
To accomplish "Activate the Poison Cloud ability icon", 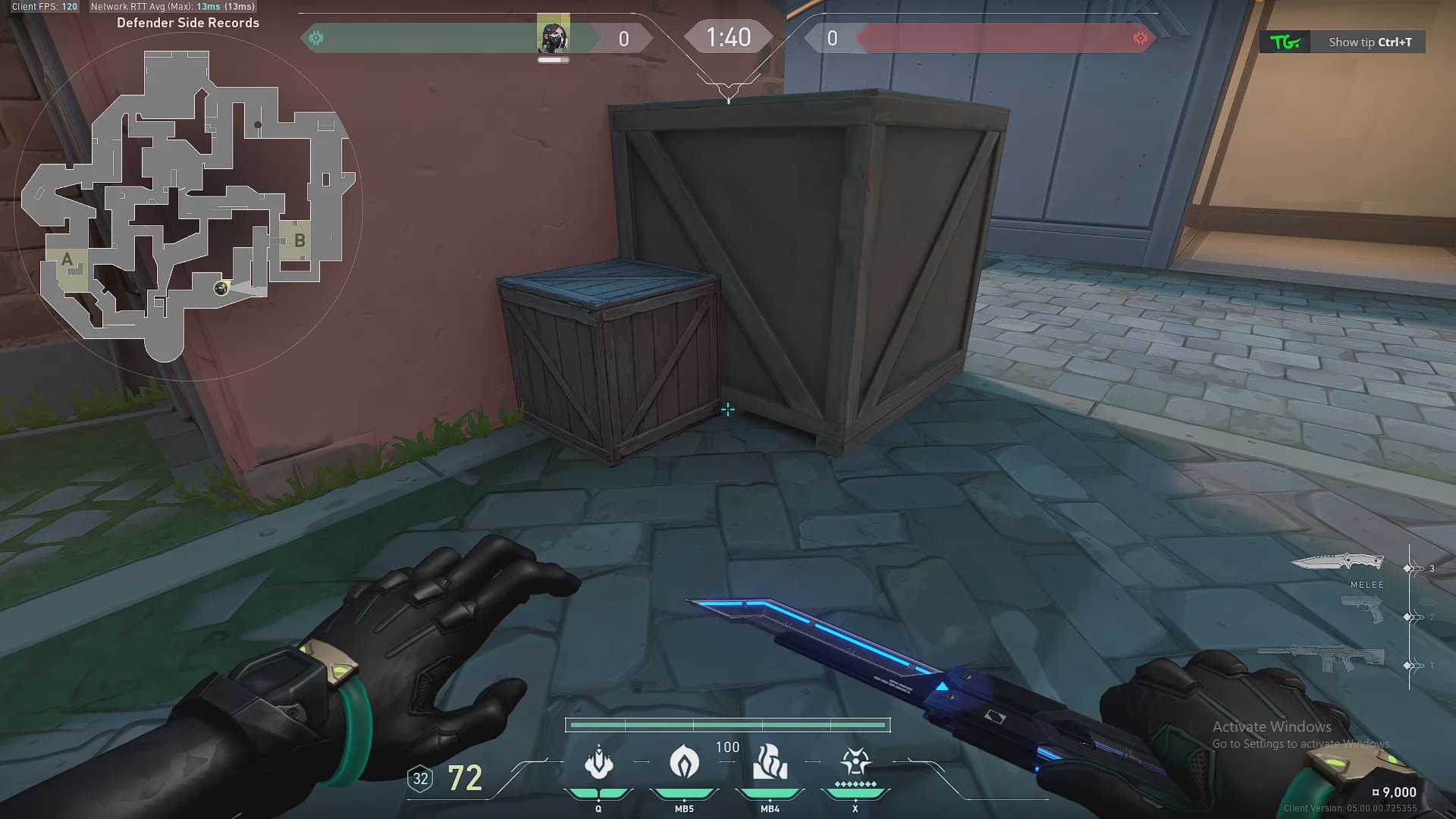I will pyautogui.click(x=598, y=763).
